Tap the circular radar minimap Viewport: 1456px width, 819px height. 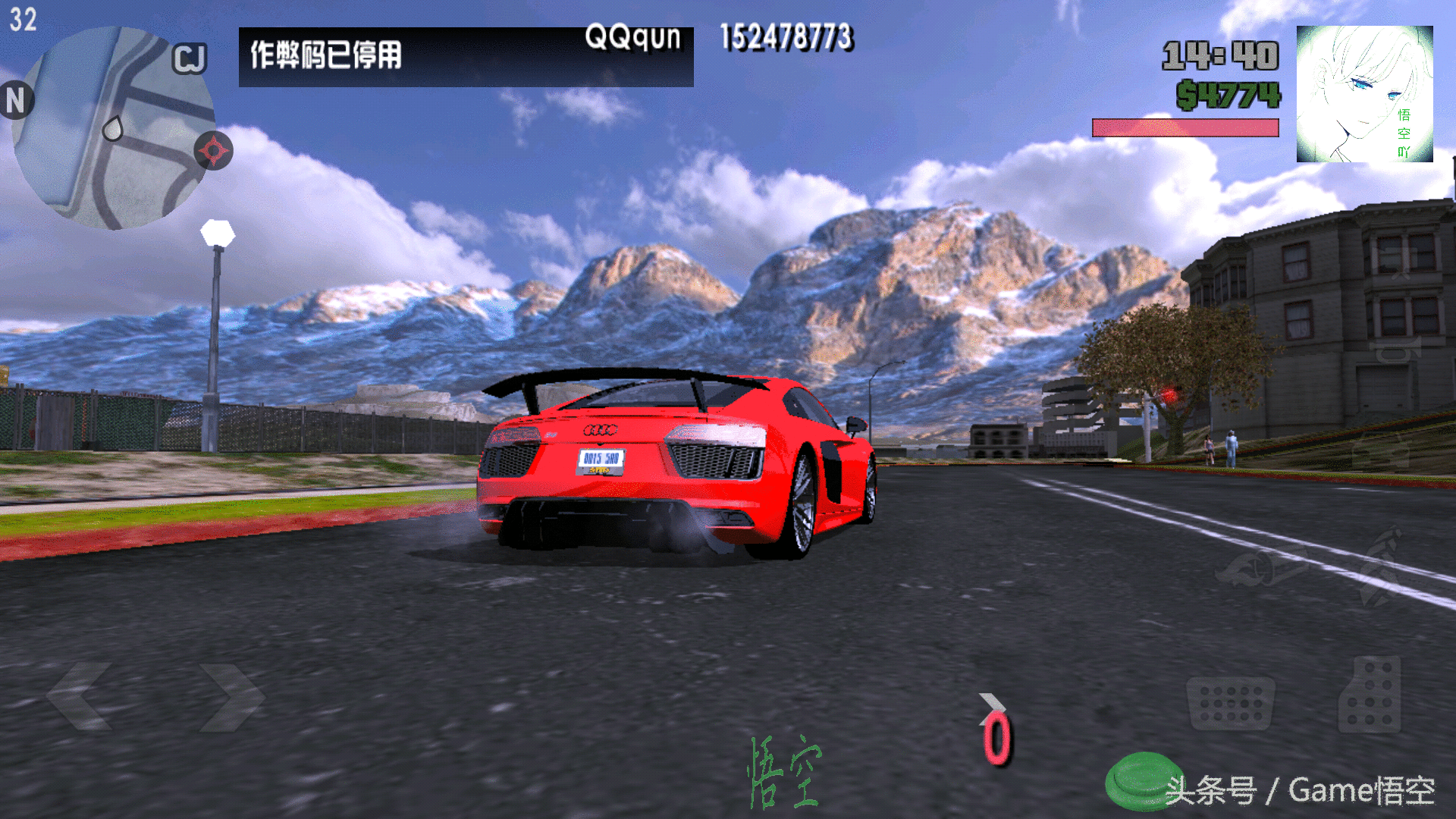(114, 127)
